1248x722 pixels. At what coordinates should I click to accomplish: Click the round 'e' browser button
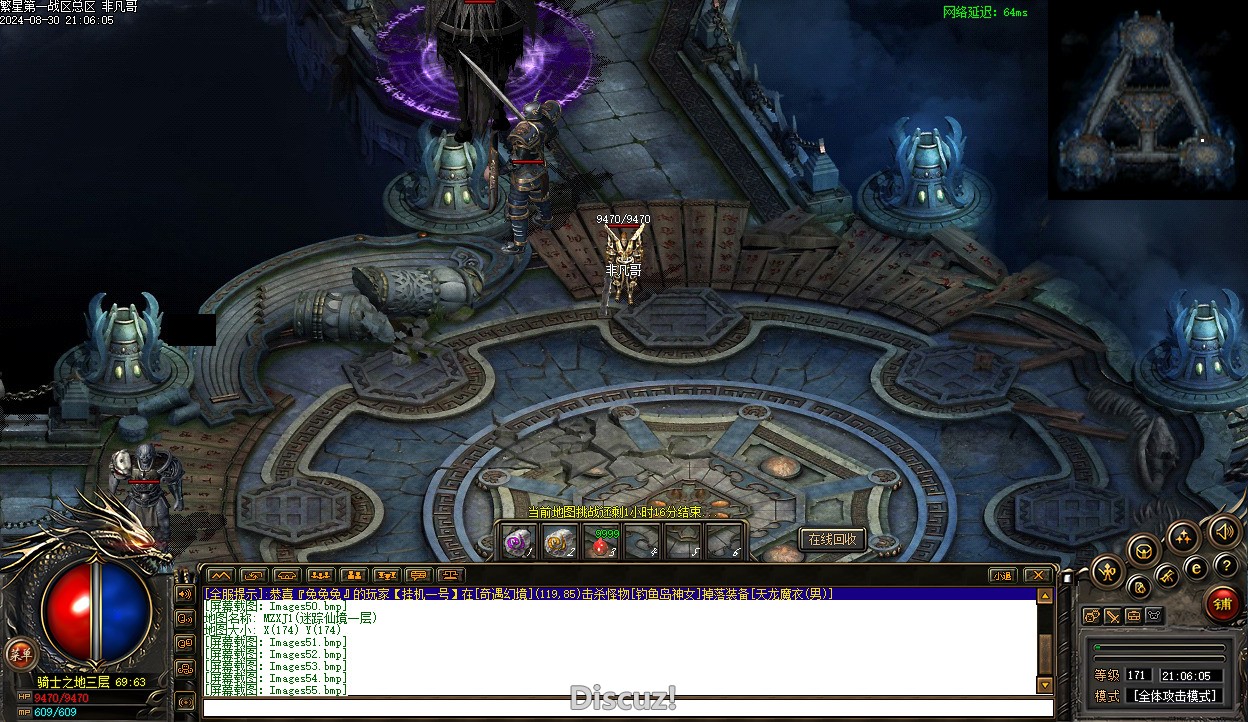(1196, 567)
